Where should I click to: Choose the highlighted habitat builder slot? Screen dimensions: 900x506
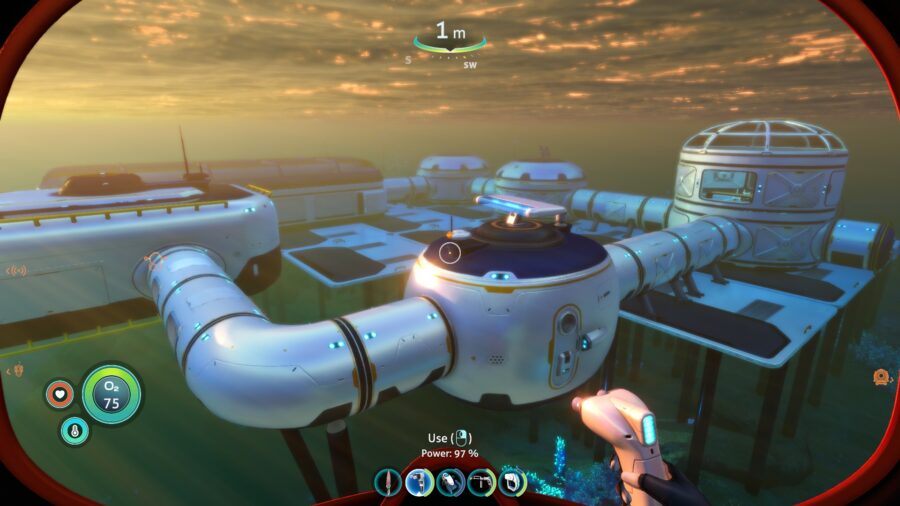coord(419,482)
